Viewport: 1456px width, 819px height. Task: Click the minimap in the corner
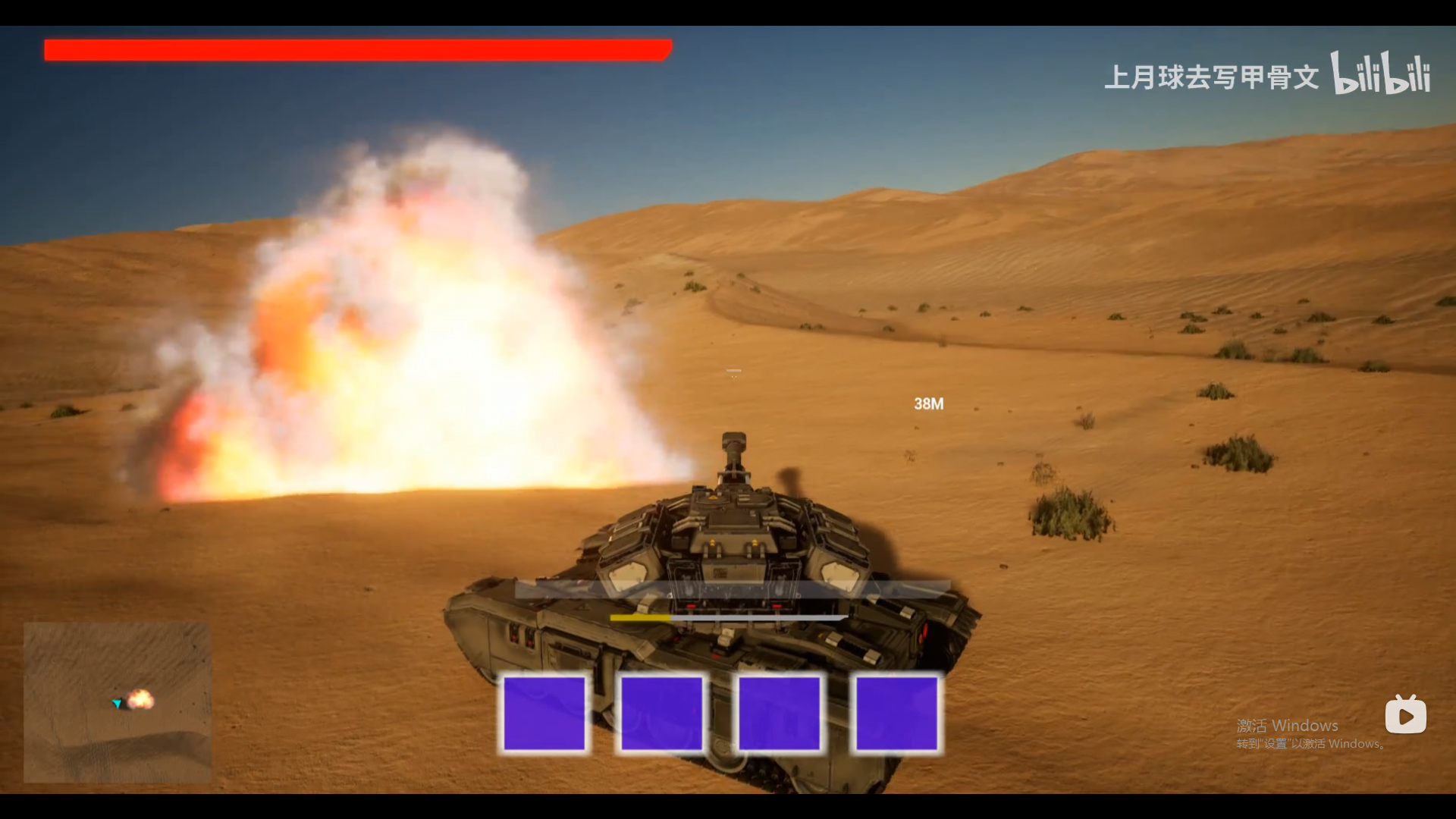(x=118, y=702)
